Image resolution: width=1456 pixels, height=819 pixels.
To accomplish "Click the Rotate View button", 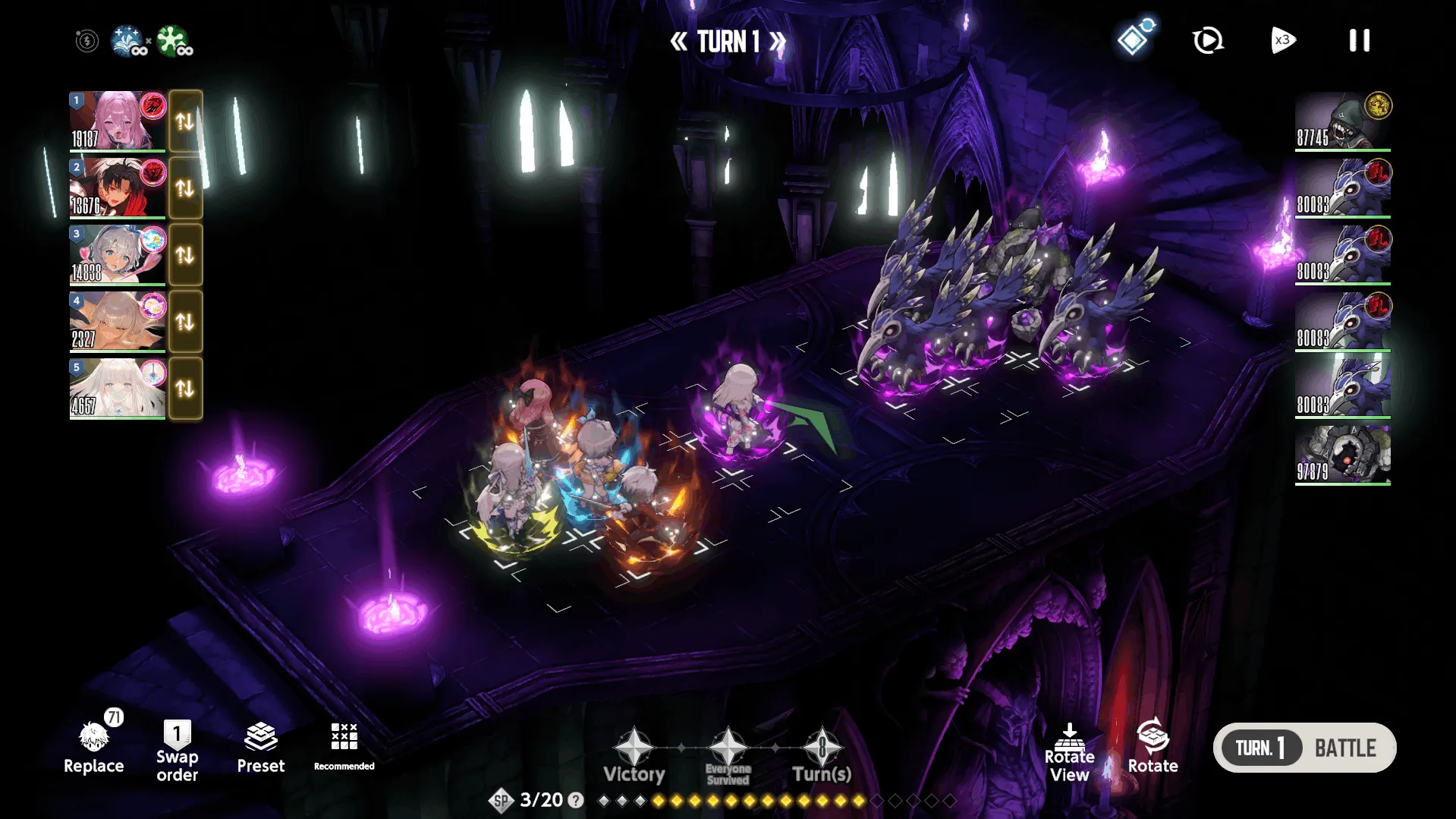I will pyautogui.click(x=1069, y=752).
